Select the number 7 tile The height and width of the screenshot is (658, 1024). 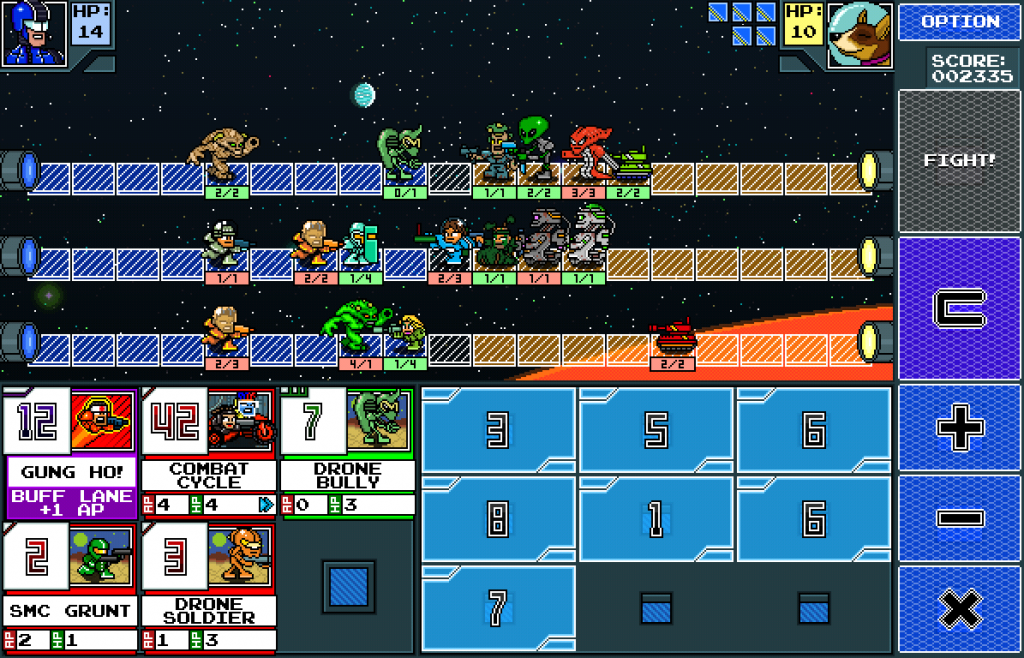(x=498, y=608)
